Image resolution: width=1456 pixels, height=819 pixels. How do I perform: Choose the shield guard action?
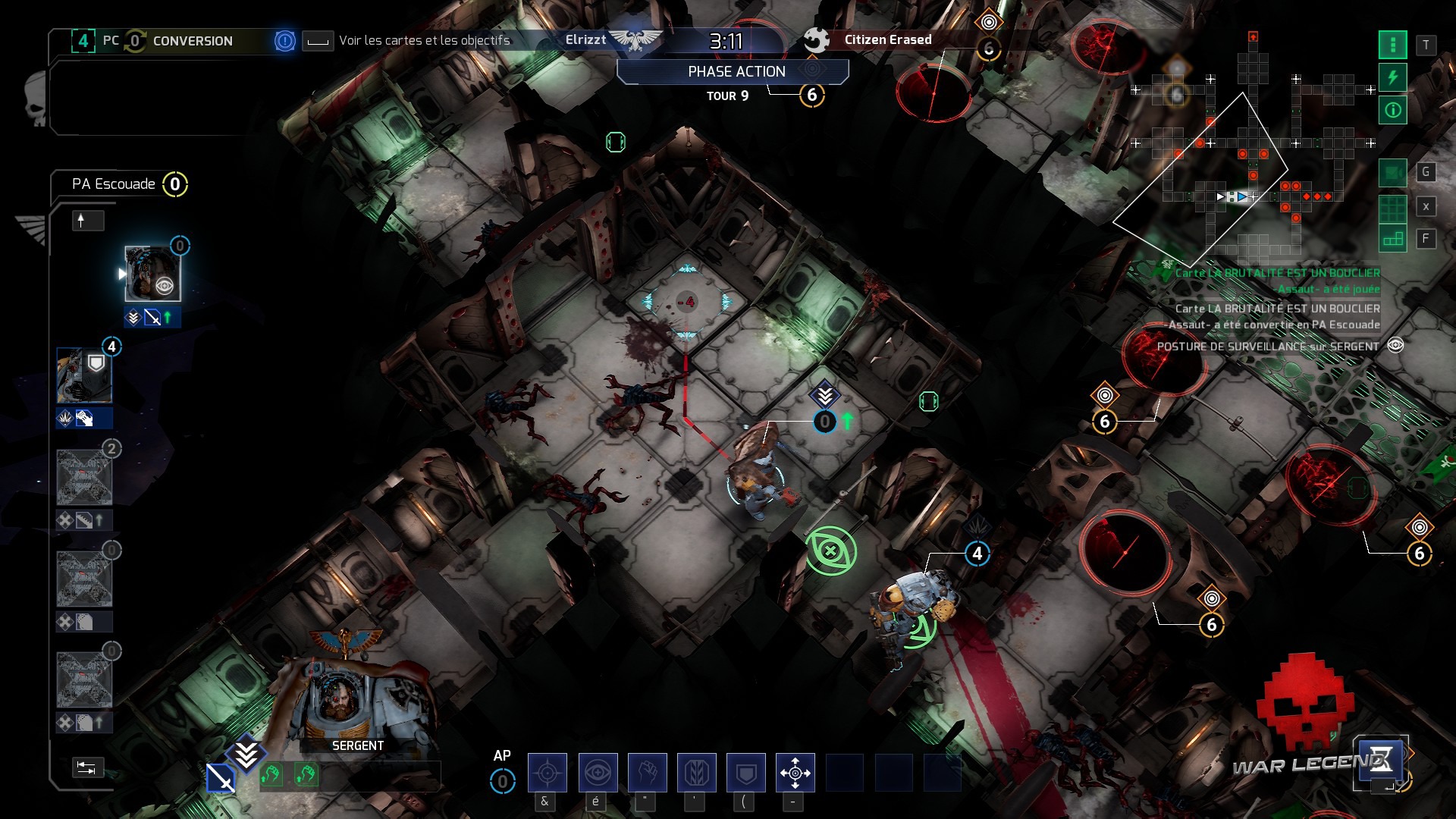point(746,773)
